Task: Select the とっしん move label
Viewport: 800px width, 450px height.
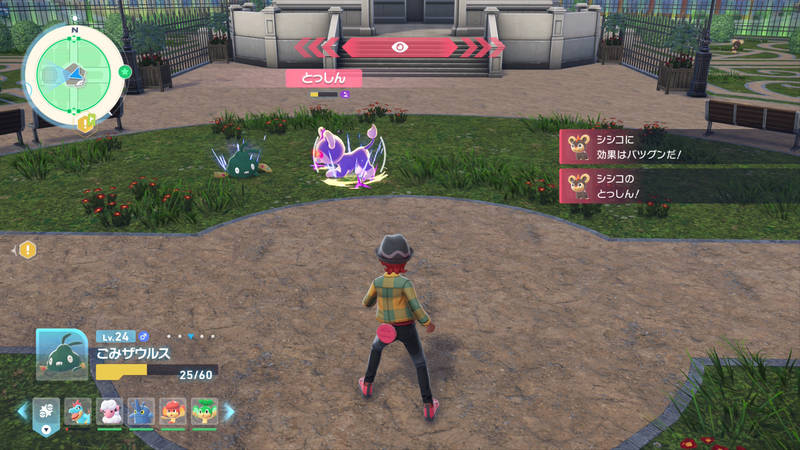Action: 323,77
